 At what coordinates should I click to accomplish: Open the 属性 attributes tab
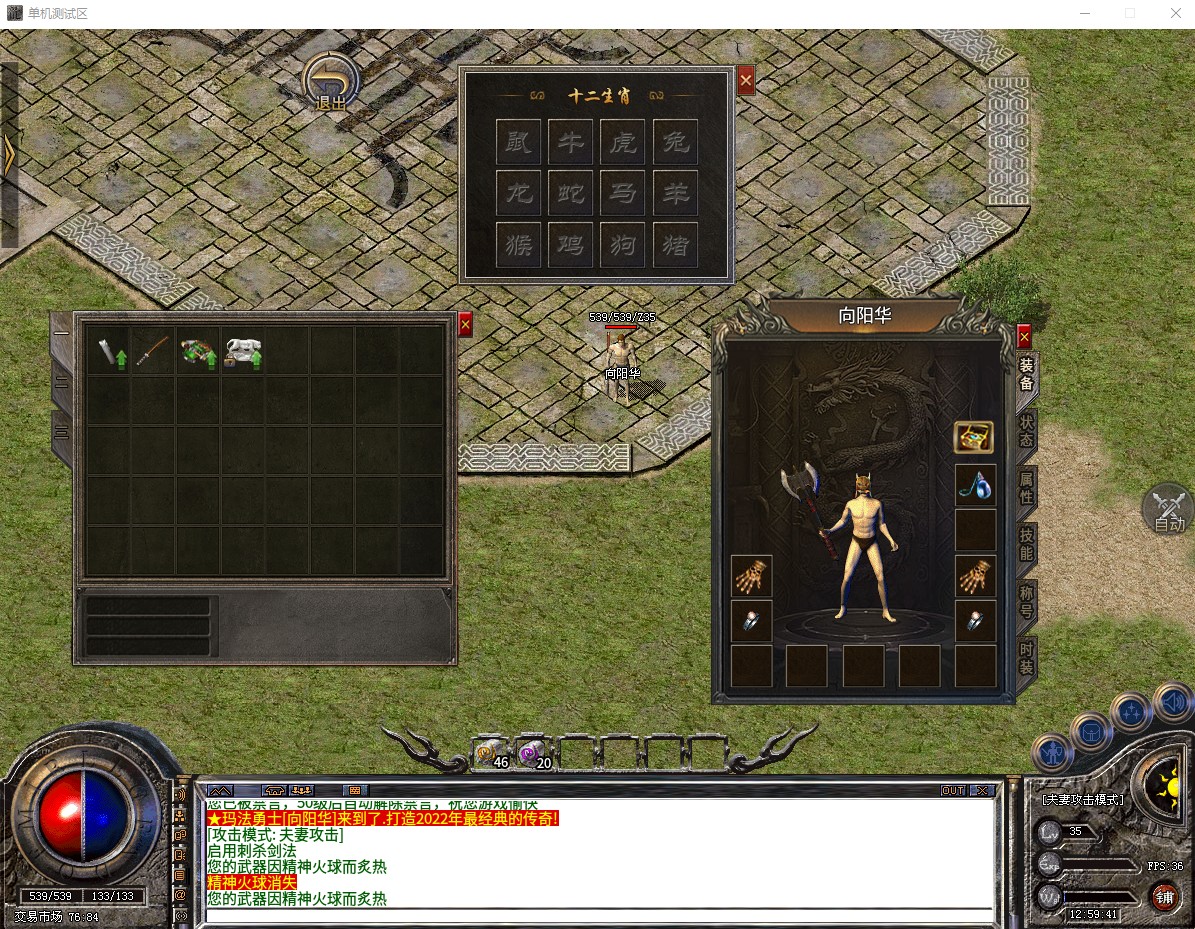point(1026,487)
